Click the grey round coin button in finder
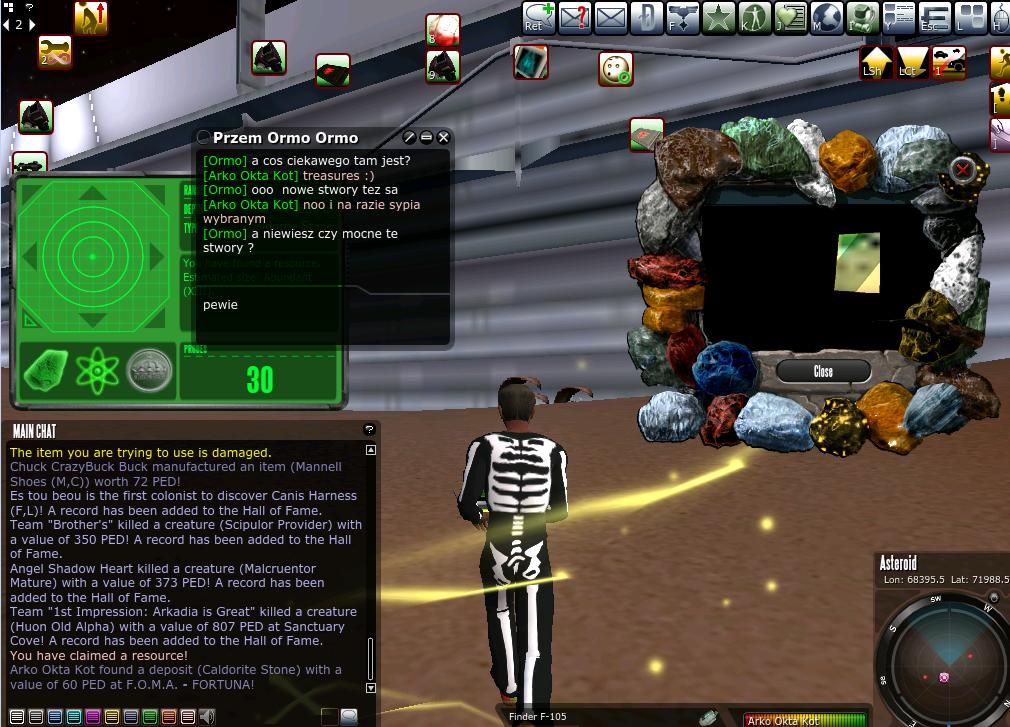This screenshot has height=727, width=1010. [150, 370]
